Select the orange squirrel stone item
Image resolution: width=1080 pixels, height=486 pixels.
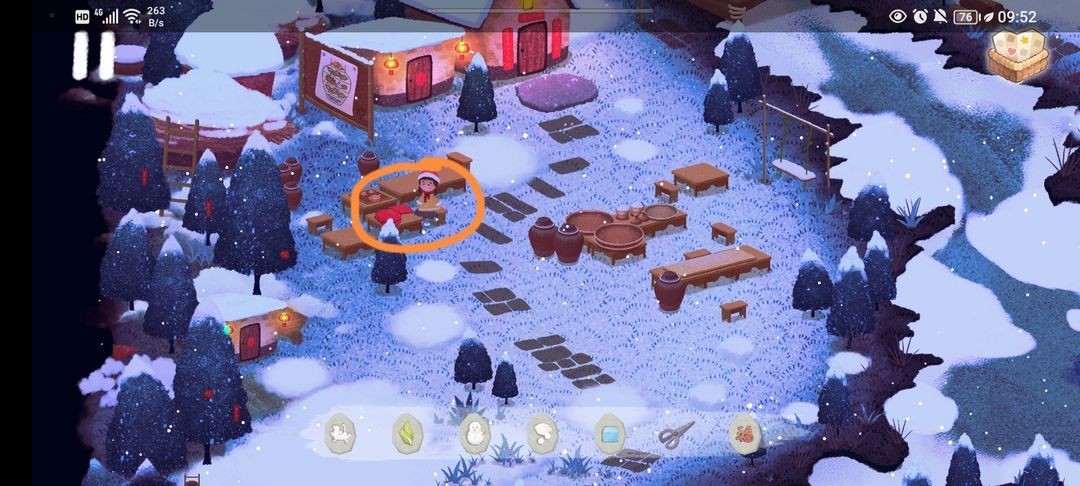coord(744,433)
